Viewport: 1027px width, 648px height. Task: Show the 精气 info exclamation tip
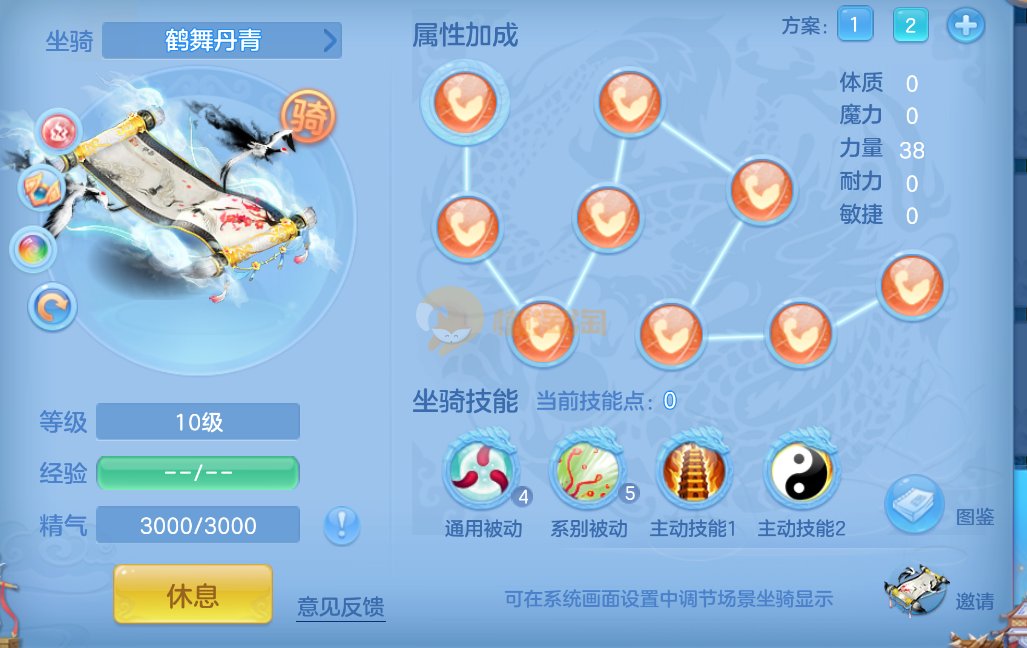[342, 525]
